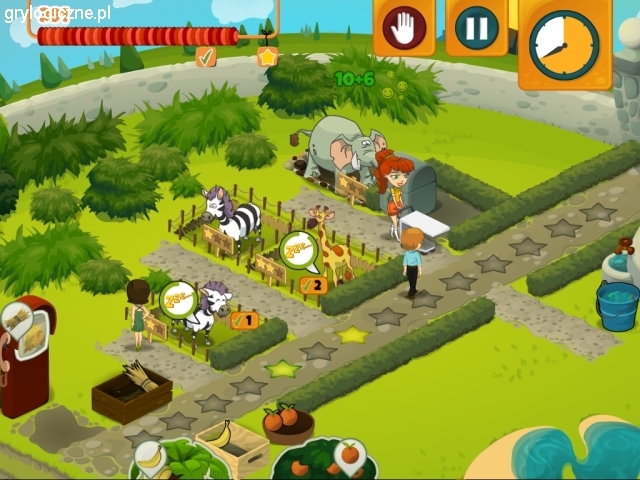Image resolution: width=640 pixels, height=480 pixels.
Task: Click the orange clock timer button
Action: pyautogui.click(x=564, y=43)
